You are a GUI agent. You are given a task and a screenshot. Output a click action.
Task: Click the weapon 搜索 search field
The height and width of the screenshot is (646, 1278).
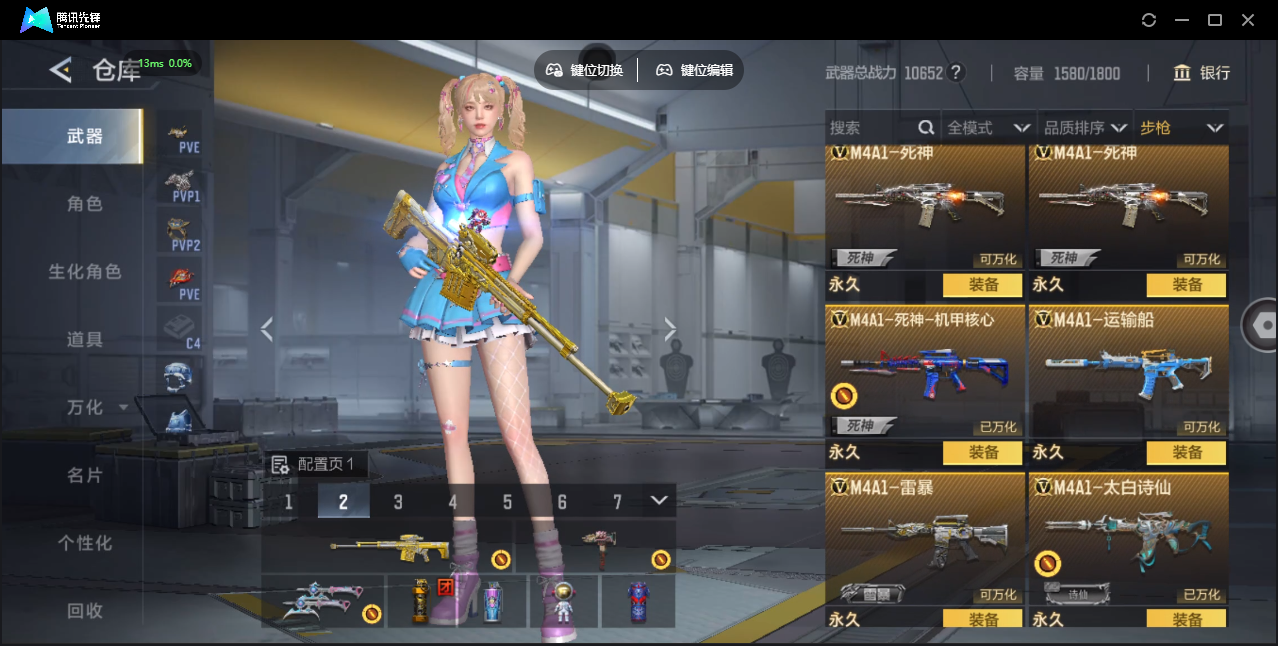click(870, 128)
